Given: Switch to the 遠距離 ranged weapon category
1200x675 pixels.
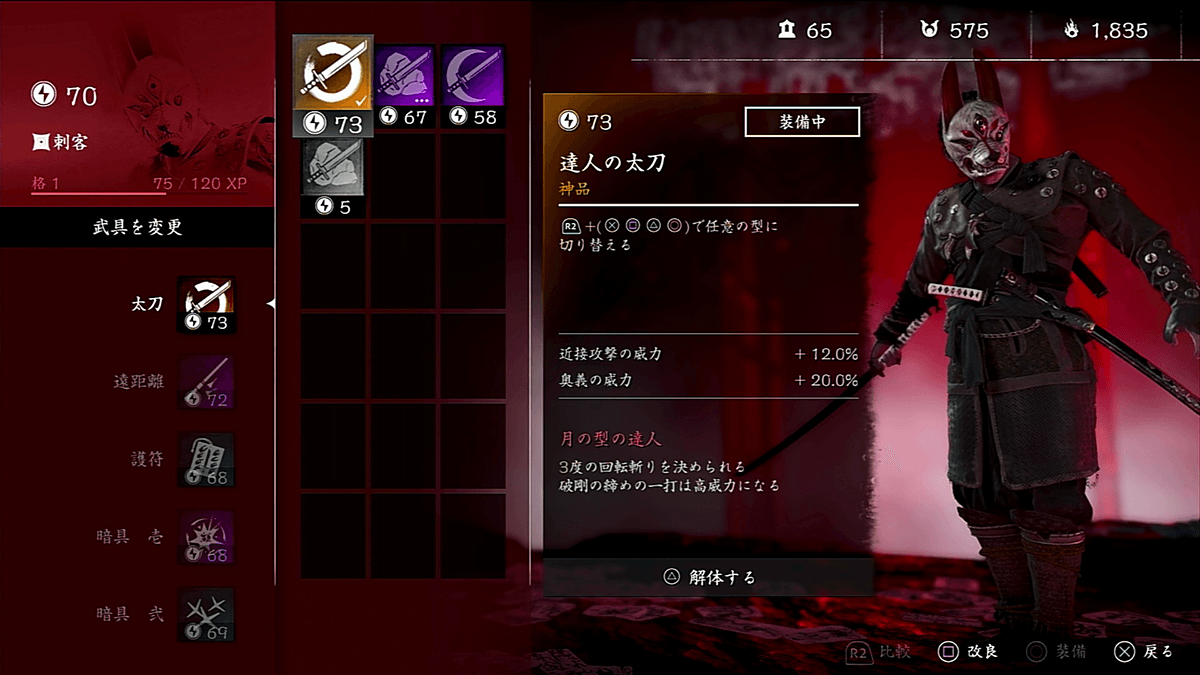Looking at the screenshot, I should (x=206, y=382).
